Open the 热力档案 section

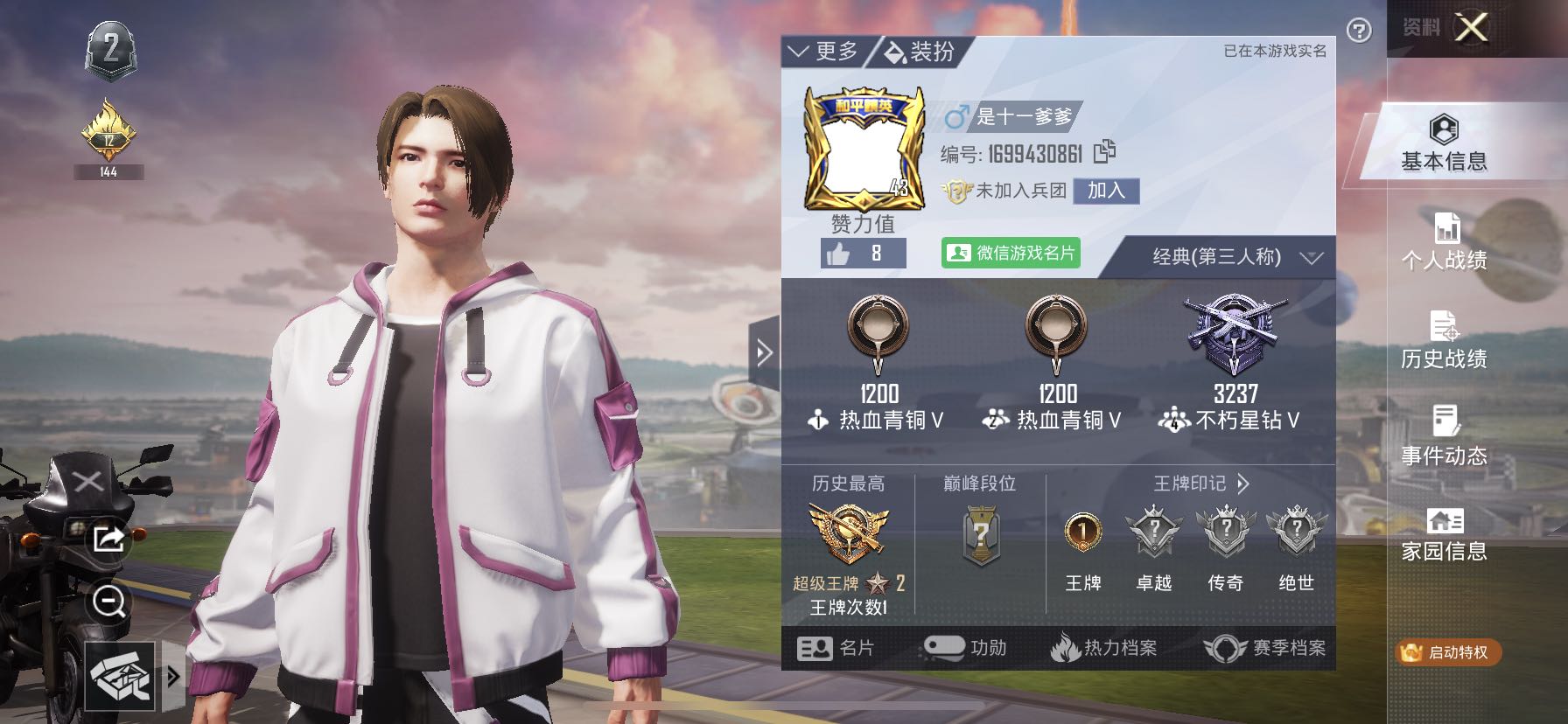(1104, 648)
